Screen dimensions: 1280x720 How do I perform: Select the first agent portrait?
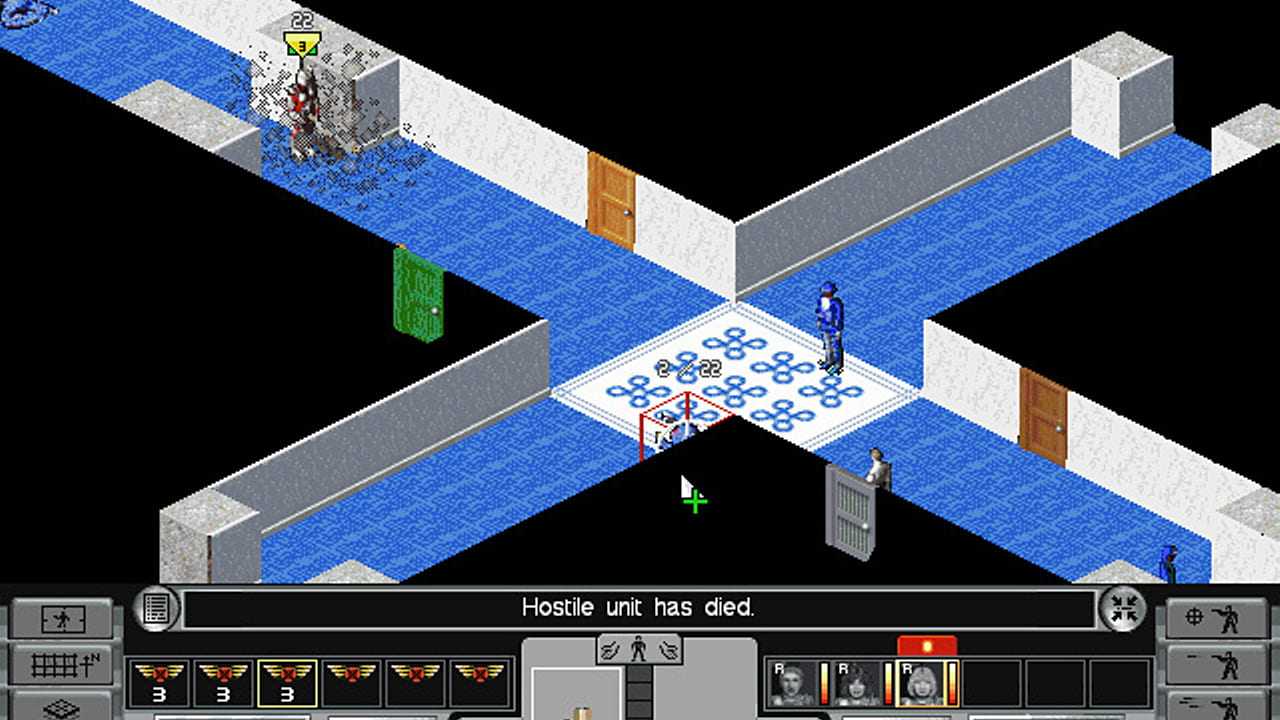(790, 683)
